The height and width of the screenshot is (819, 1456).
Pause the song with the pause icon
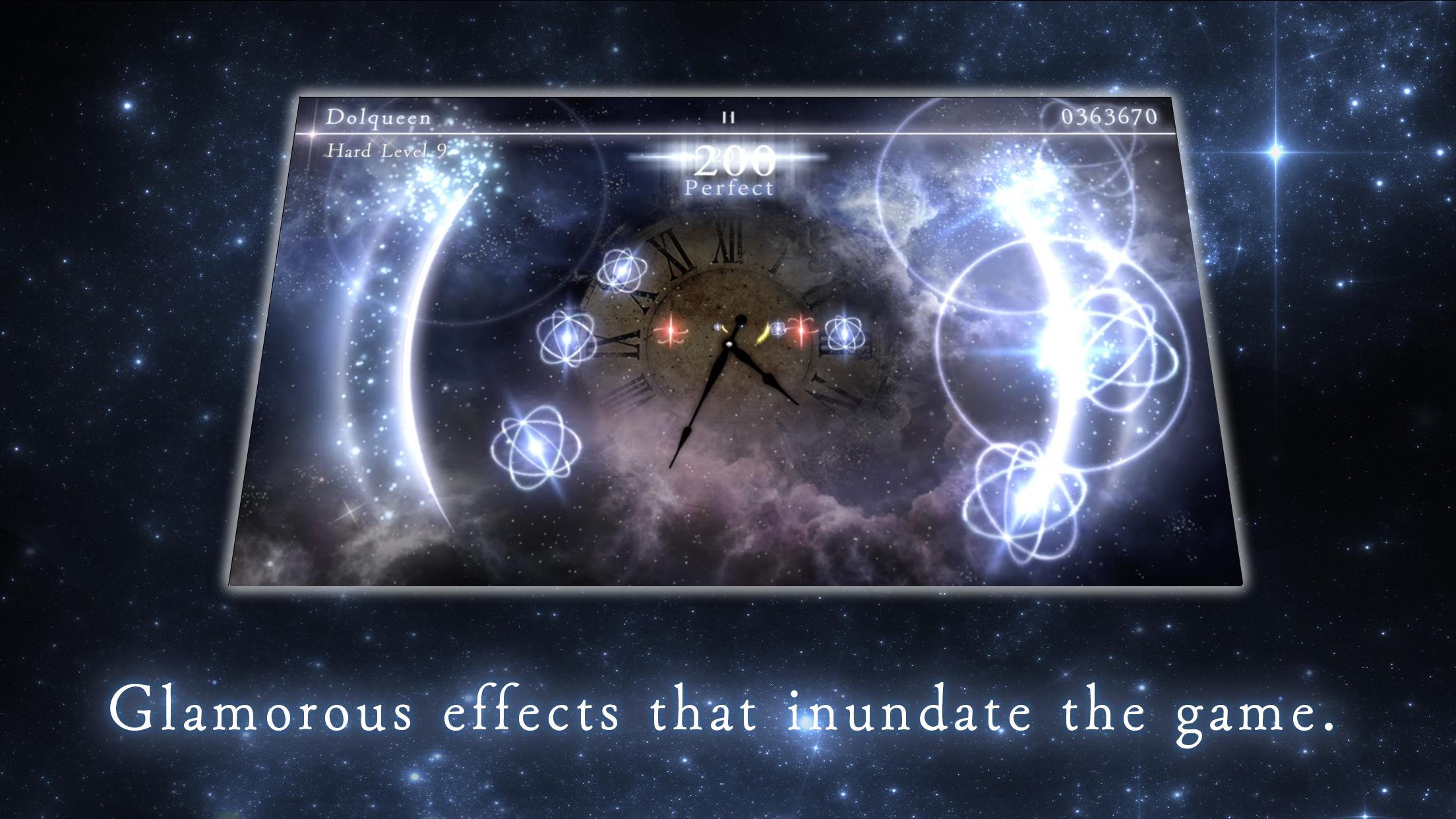728,118
